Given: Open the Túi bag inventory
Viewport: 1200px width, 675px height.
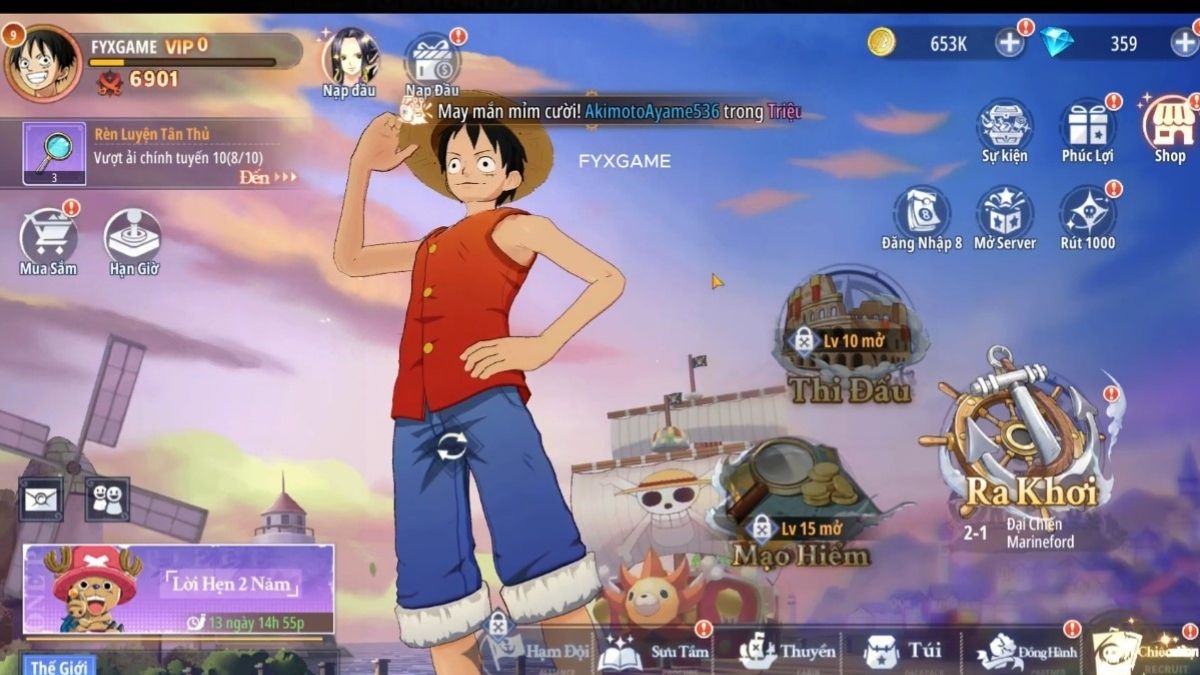Looking at the screenshot, I should tap(903, 651).
